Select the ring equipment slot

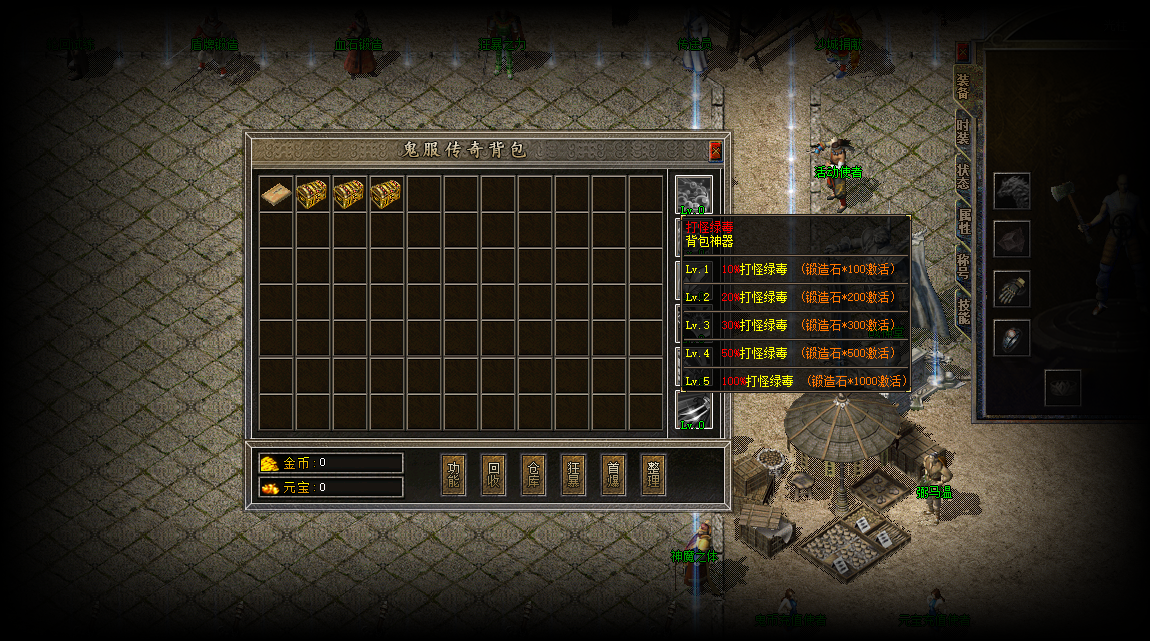pyautogui.click(x=1011, y=338)
